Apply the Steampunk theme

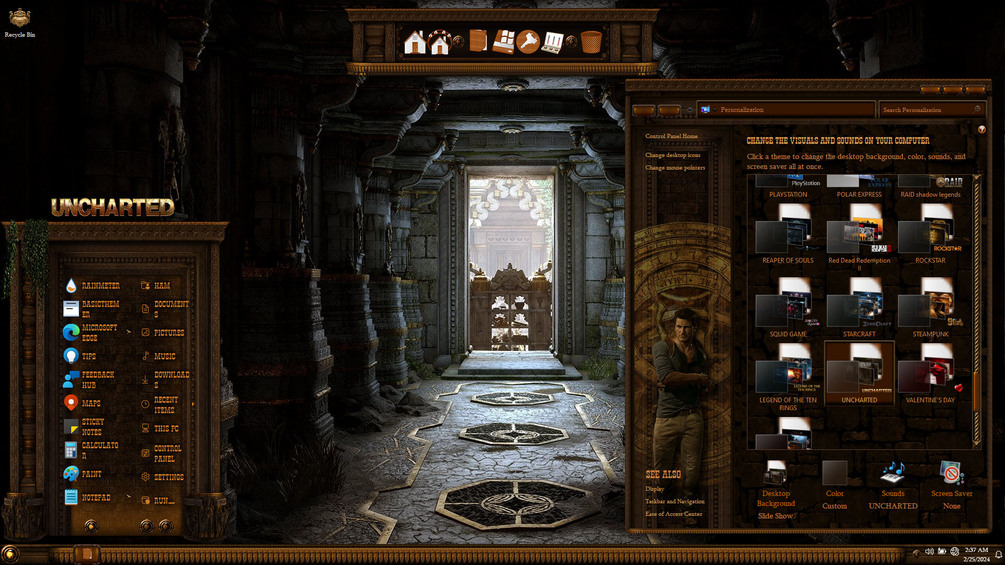930,309
